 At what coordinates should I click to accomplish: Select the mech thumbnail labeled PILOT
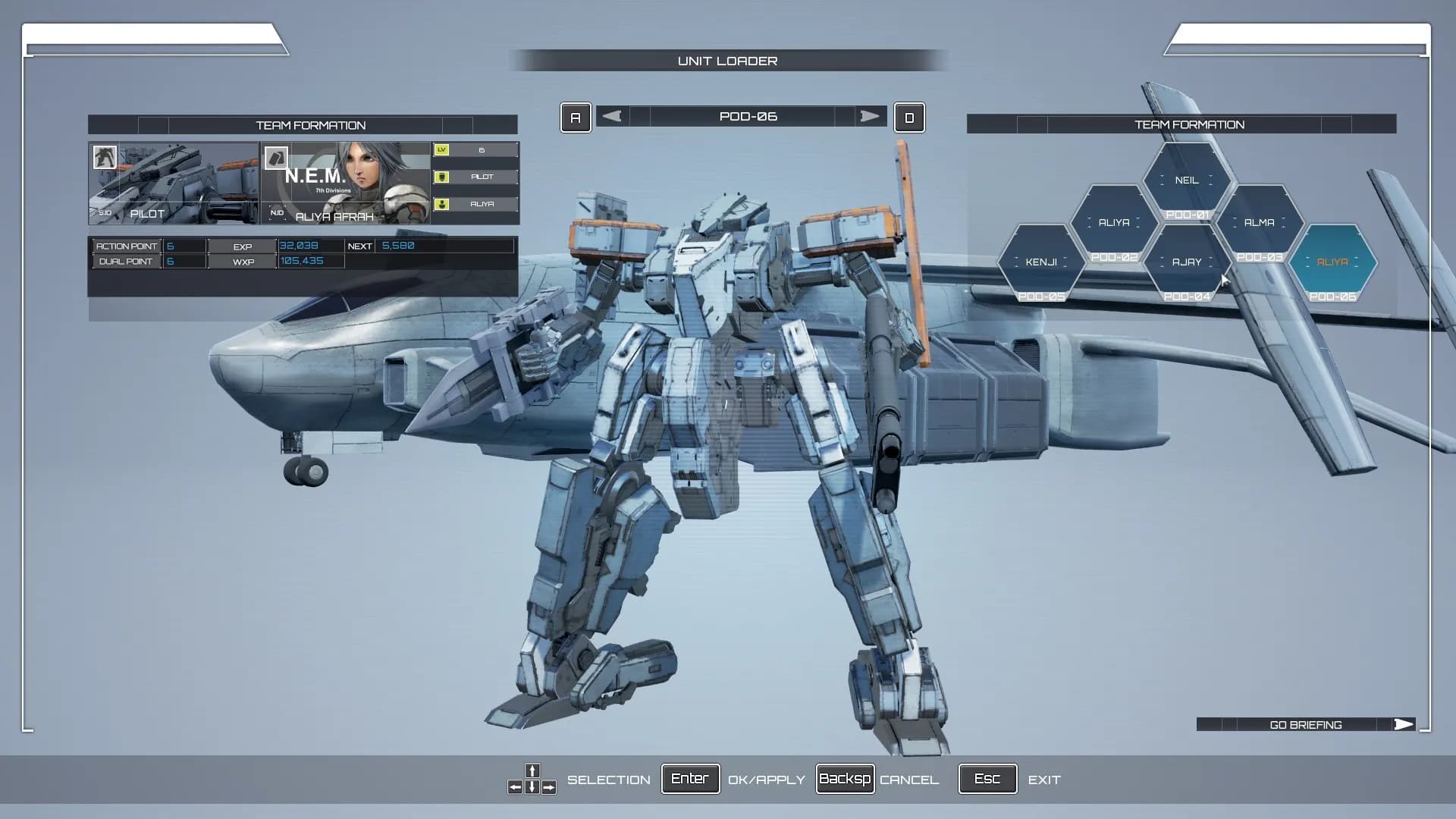coord(174,183)
